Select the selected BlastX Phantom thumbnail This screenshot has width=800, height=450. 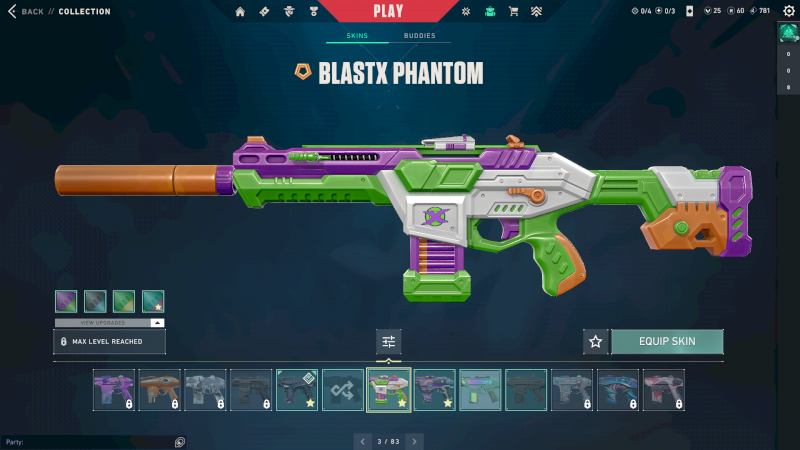click(389, 390)
